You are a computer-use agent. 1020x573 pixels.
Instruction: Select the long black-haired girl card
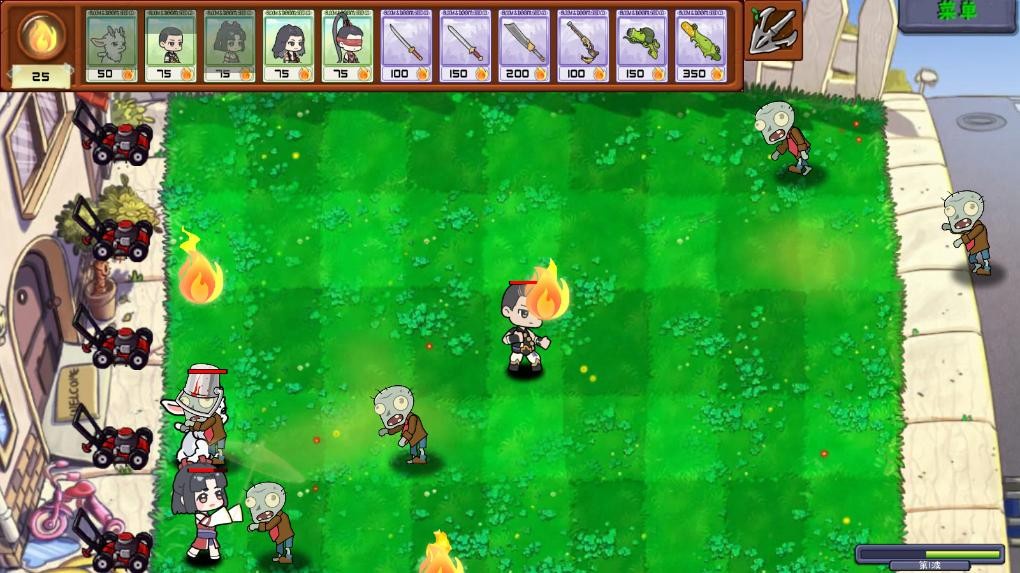click(288, 46)
